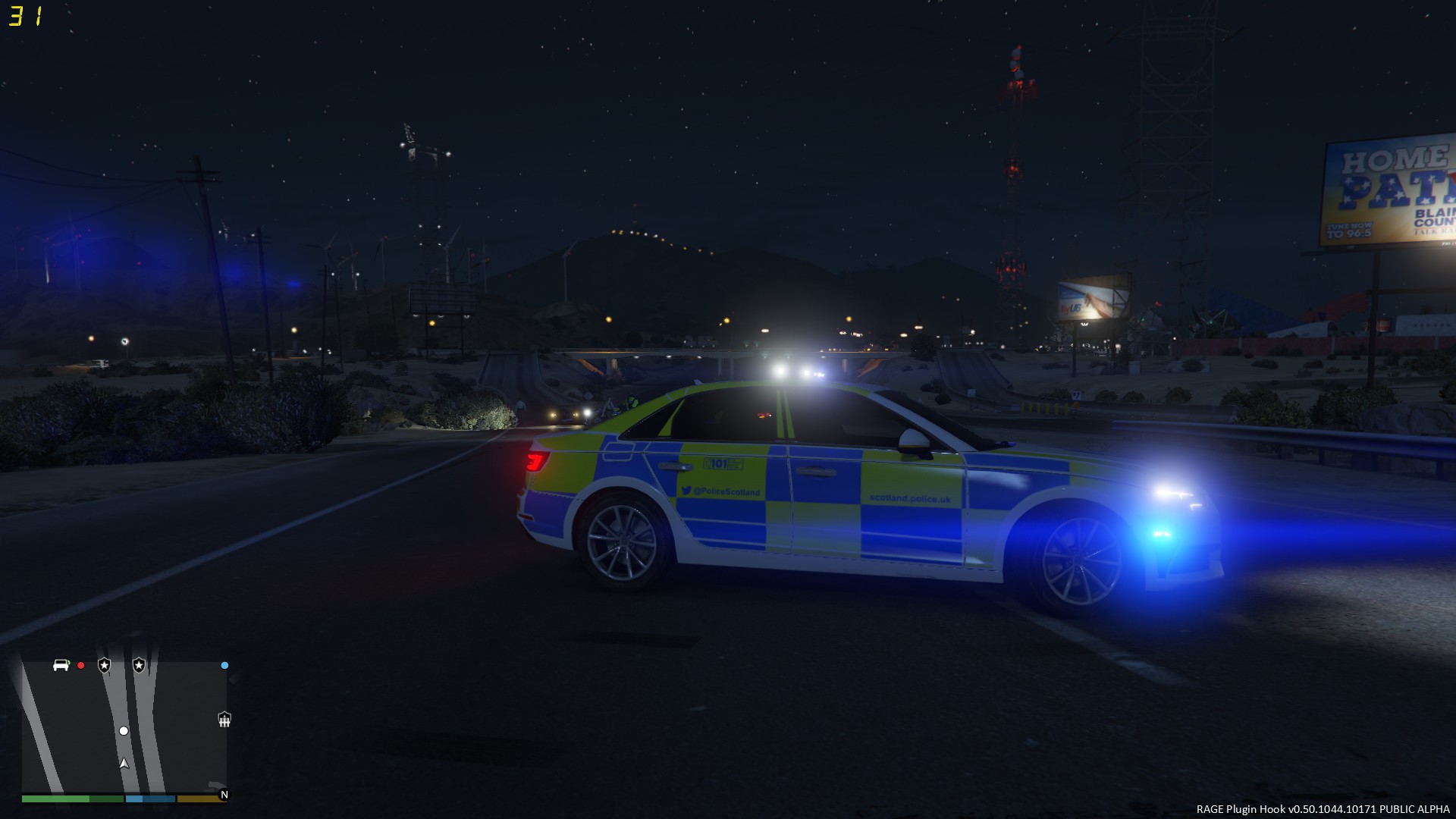Open the minimap radar
The width and height of the screenshot is (1456, 819).
click(124, 726)
